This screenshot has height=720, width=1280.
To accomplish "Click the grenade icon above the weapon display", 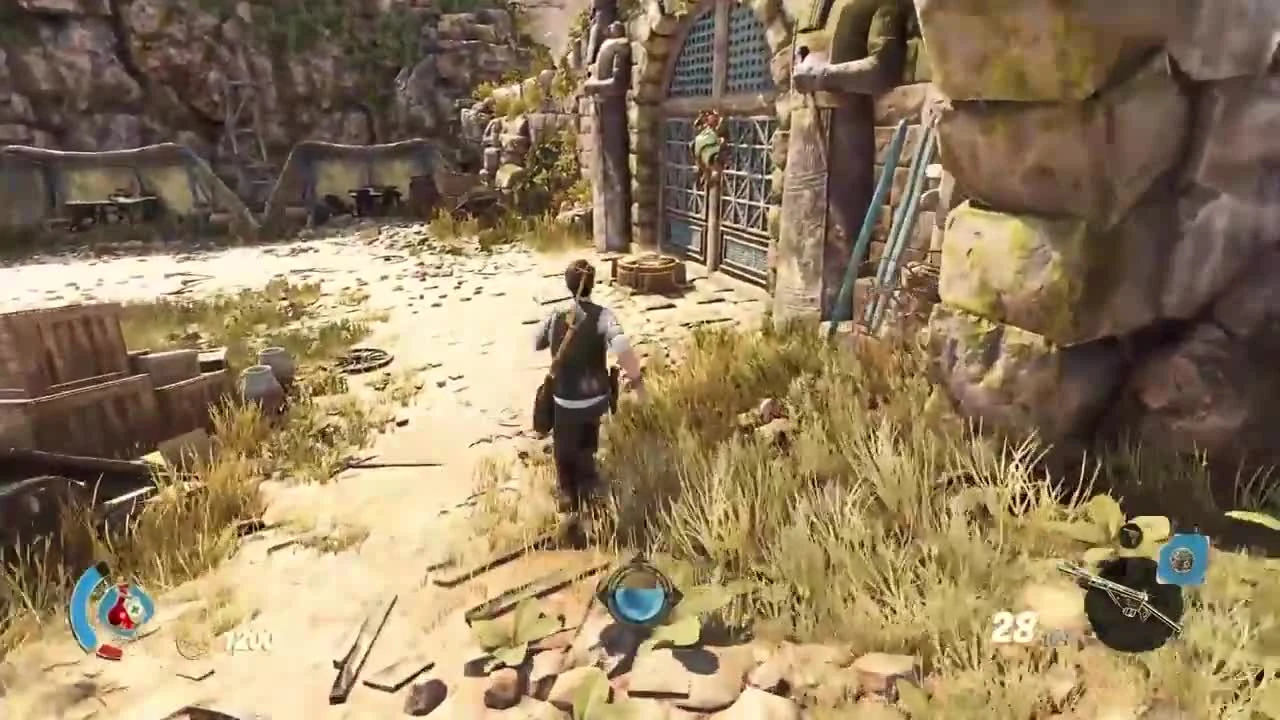I will tap(1131, 535).
